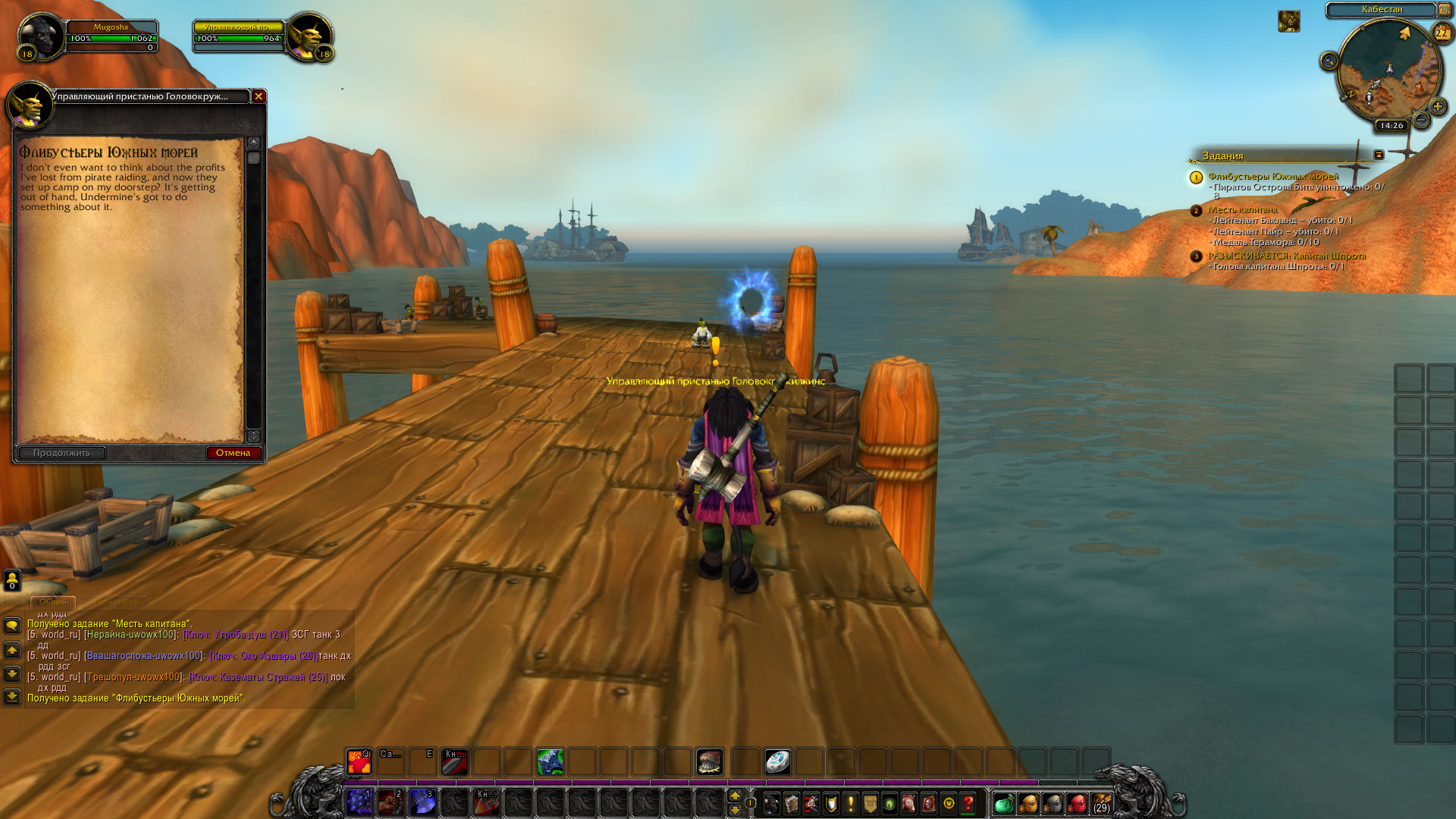Close the quest dialog window
This screenshot has height=819, width=1456.
(x=259, y=96)
